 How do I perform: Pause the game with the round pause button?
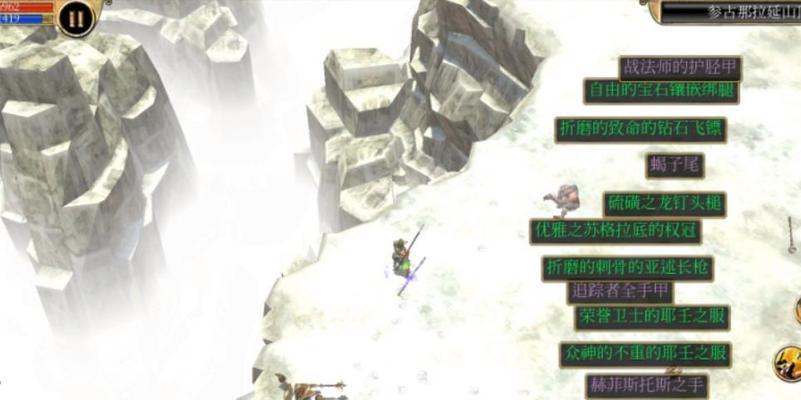click(75, 18)
